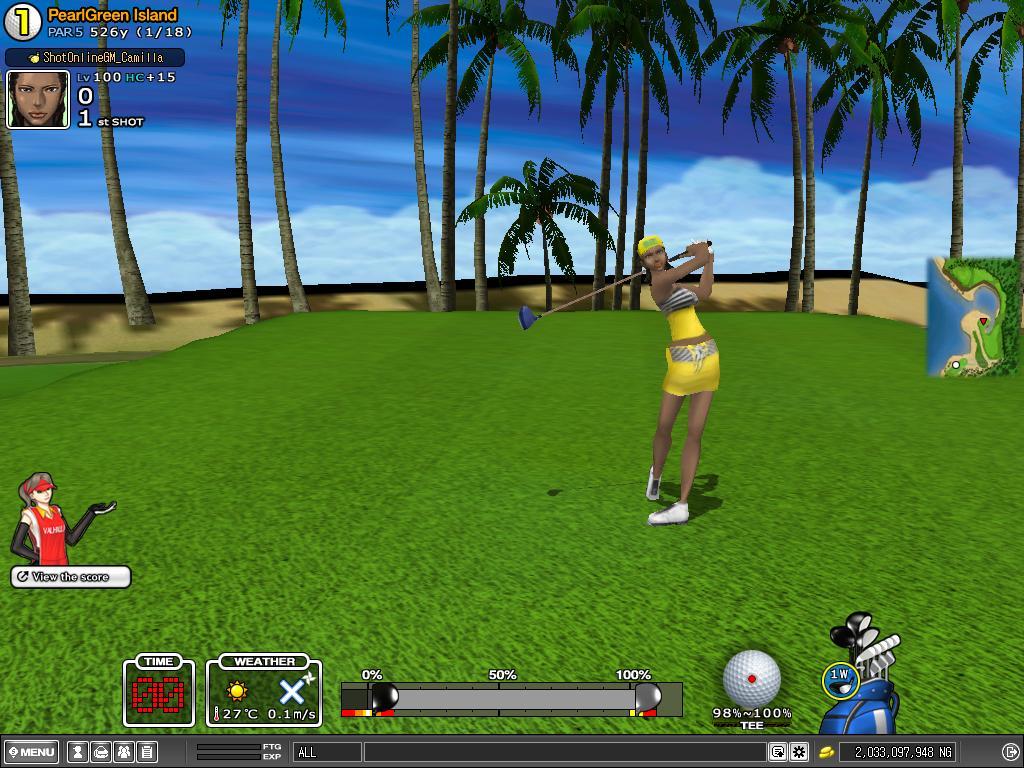Click the WEATHER wind indicator panel
Image resolution: width=1024 pixels, height=768 pixels.
tap(264, 692)
